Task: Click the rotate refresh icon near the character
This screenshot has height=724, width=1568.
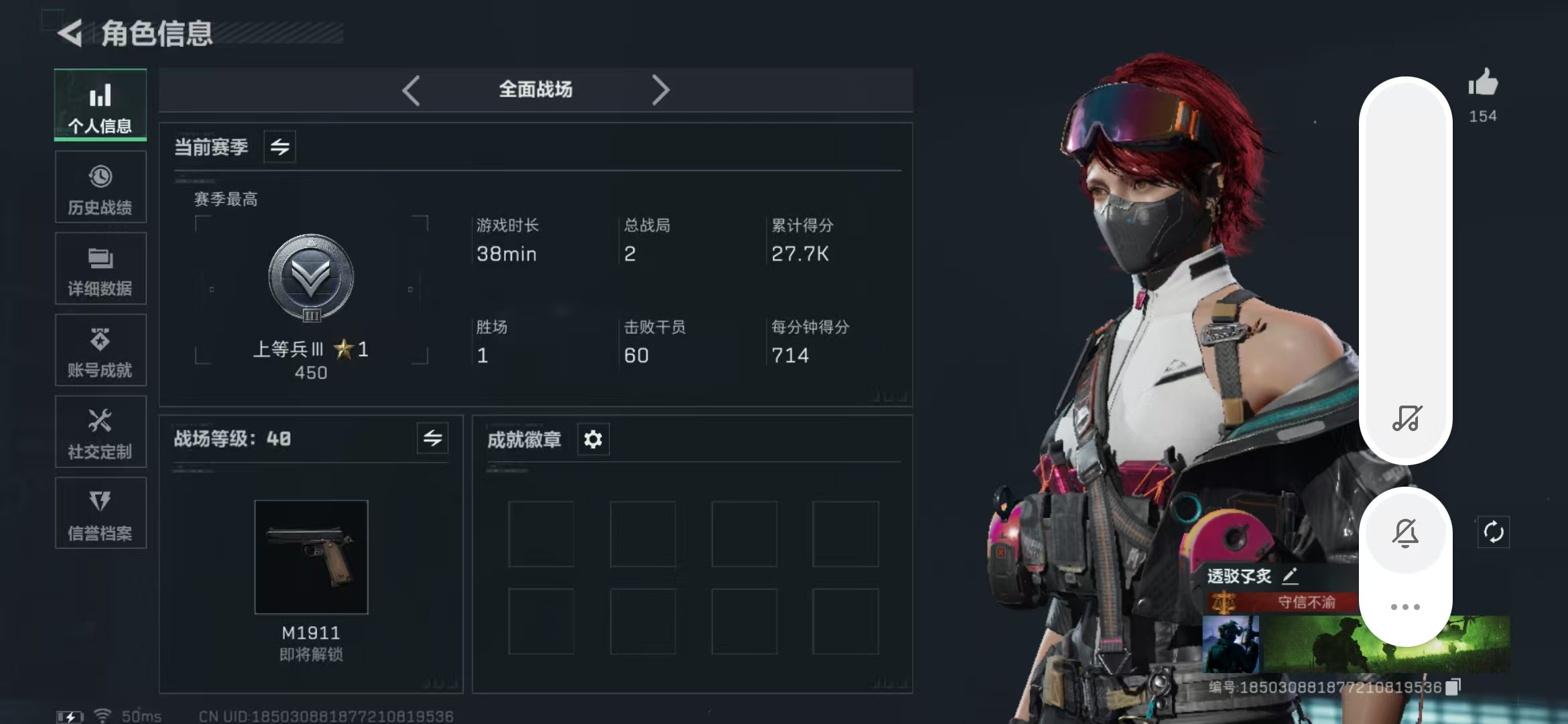Action: click(1493, 532)
